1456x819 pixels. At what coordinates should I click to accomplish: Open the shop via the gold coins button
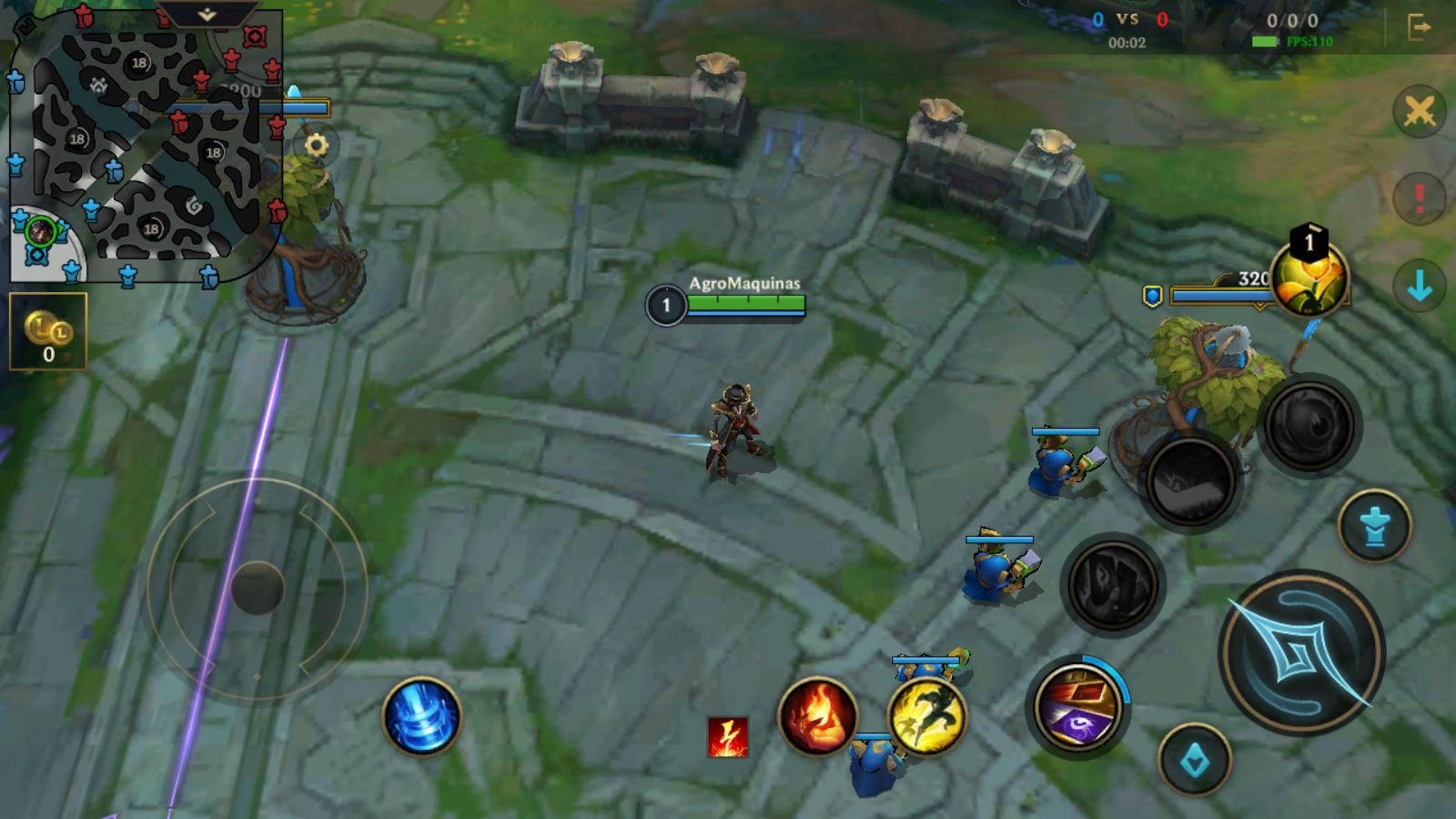click(x=48, y=331)
